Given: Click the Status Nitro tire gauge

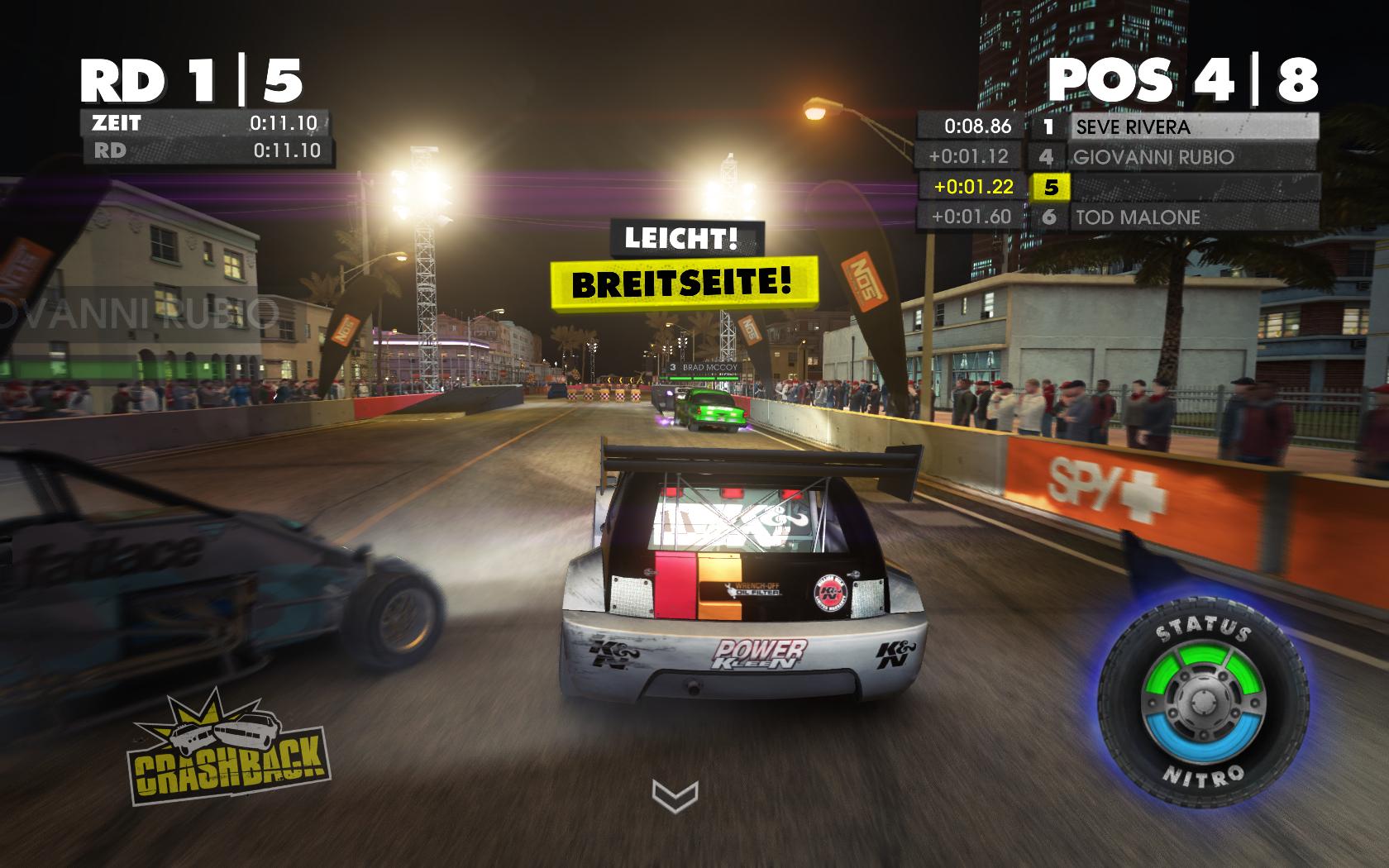Looking at the screenshot, I should point(1204,705).
